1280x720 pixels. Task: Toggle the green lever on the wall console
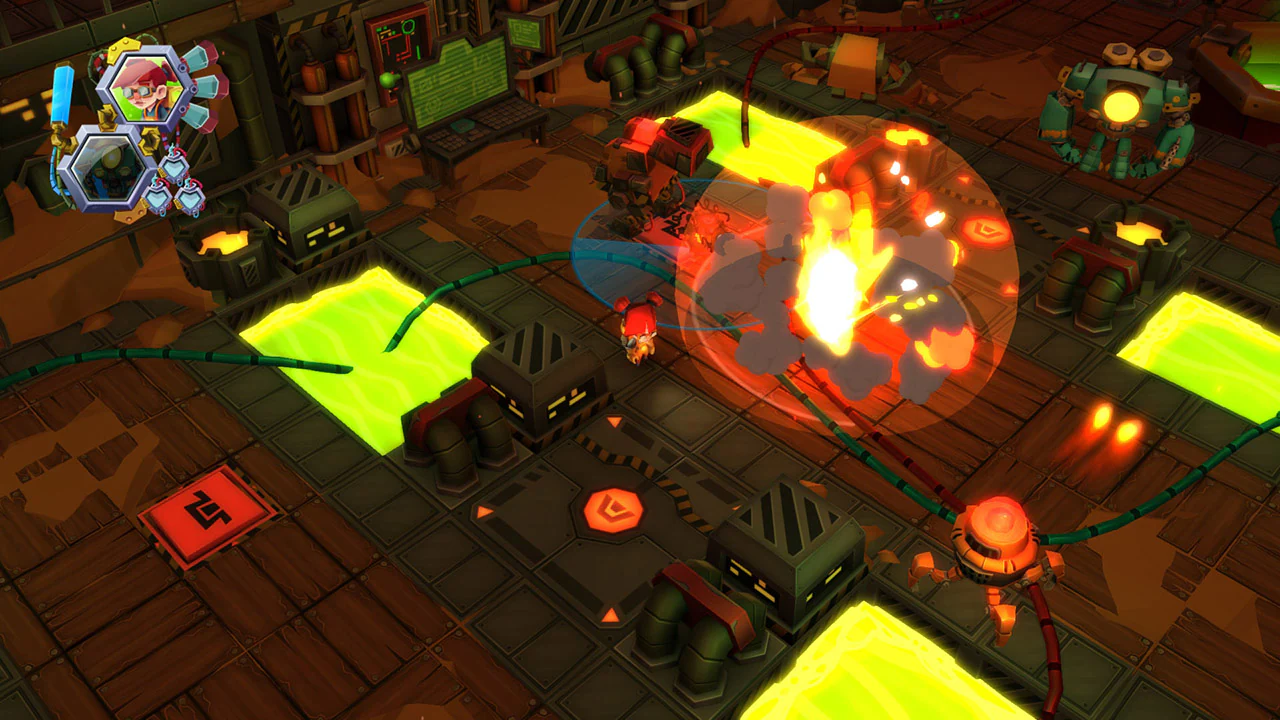387,80
